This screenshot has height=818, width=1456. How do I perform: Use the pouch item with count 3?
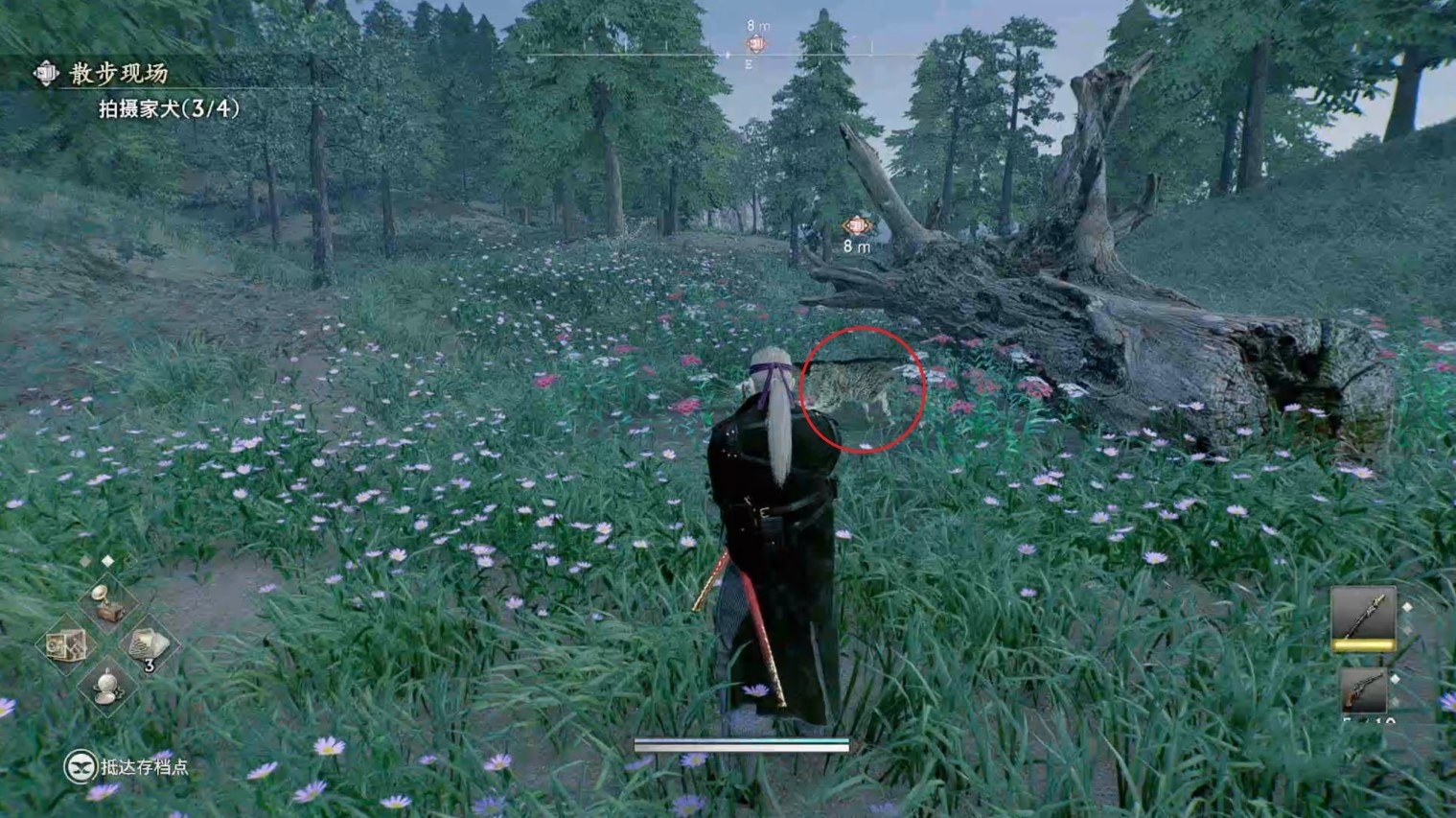147,645
